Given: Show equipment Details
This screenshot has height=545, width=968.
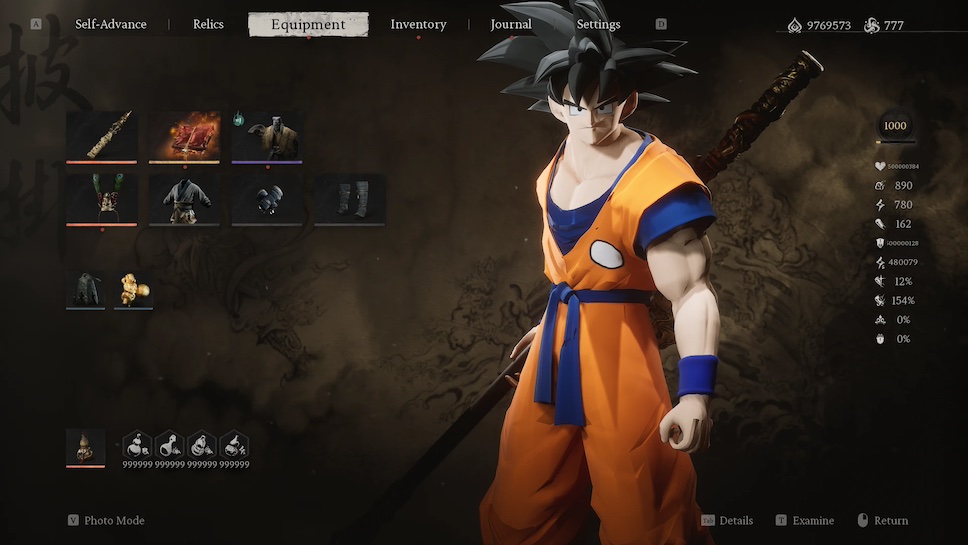Looking at the screenshot, I should [x=735, y=520].
